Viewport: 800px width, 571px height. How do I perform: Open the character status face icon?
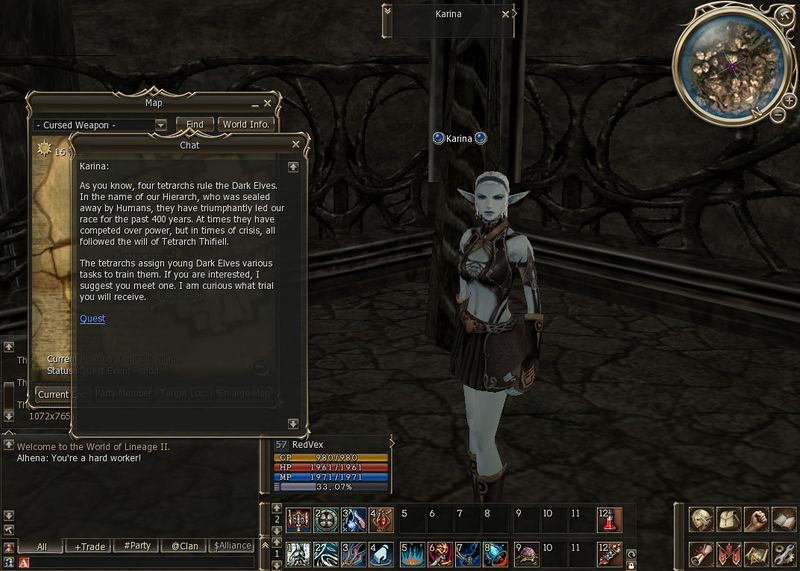click(x=701, y=520)
